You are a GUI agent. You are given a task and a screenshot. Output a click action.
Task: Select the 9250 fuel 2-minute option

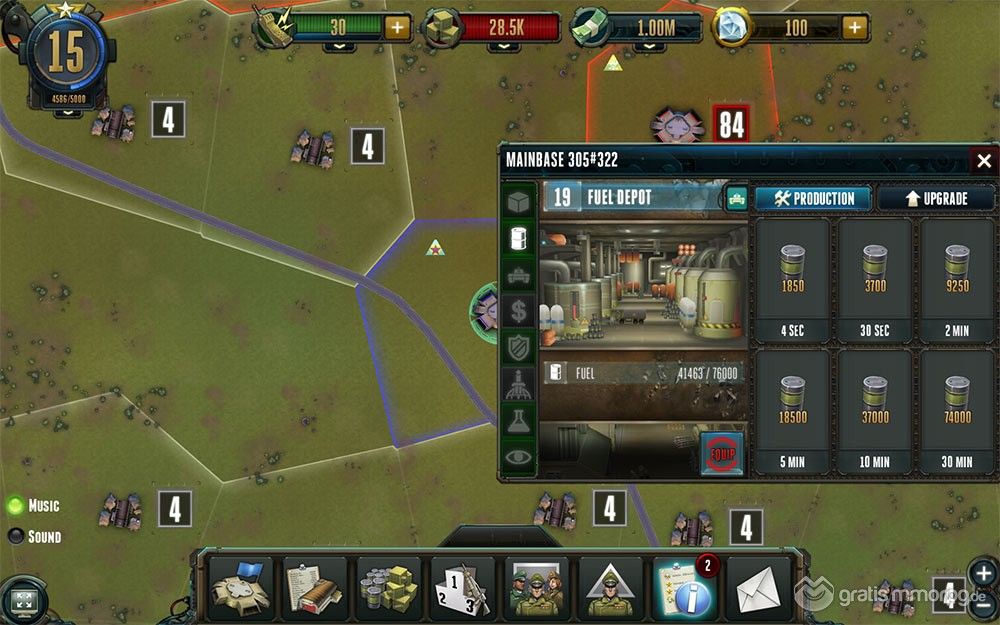[x=958, y=279]
